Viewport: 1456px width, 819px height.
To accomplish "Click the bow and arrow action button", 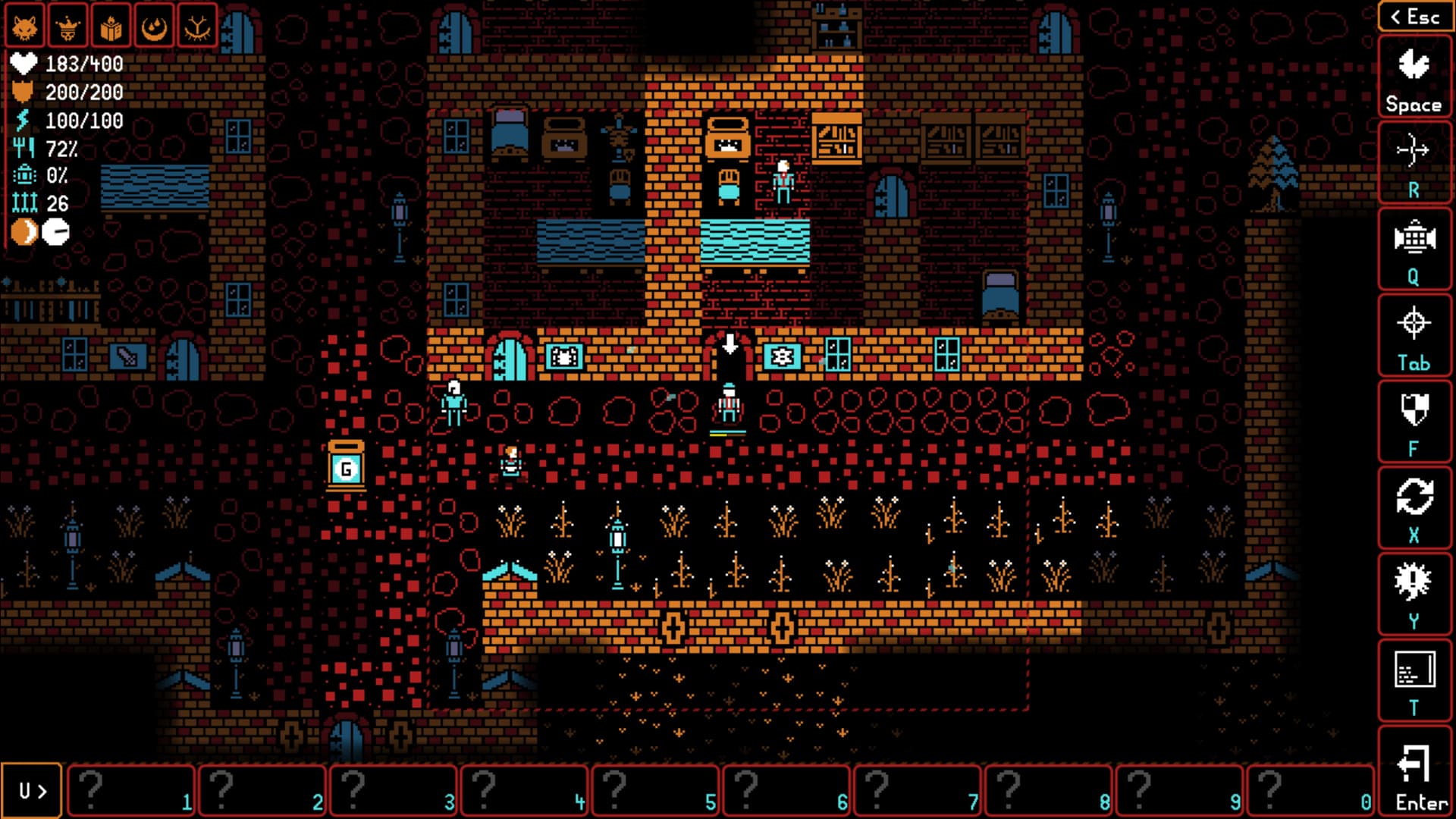I will coord(1414,164).
